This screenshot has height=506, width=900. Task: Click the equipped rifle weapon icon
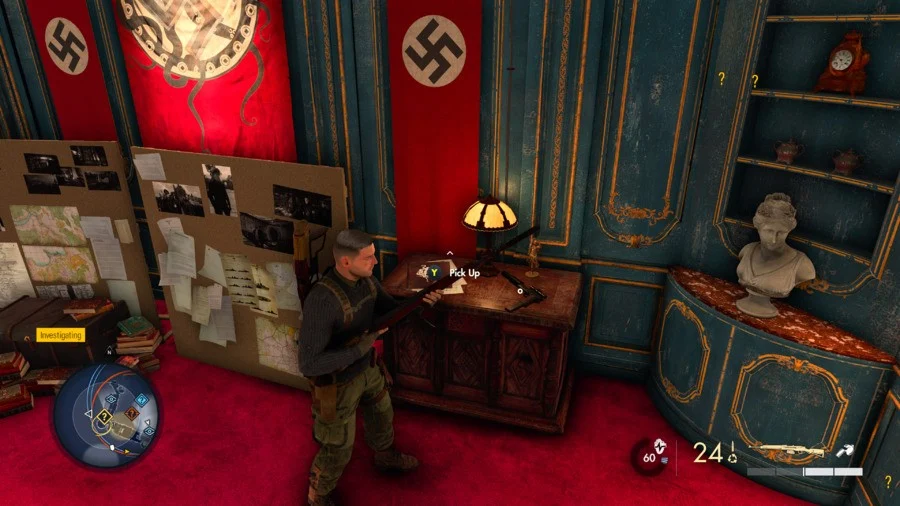787,452
